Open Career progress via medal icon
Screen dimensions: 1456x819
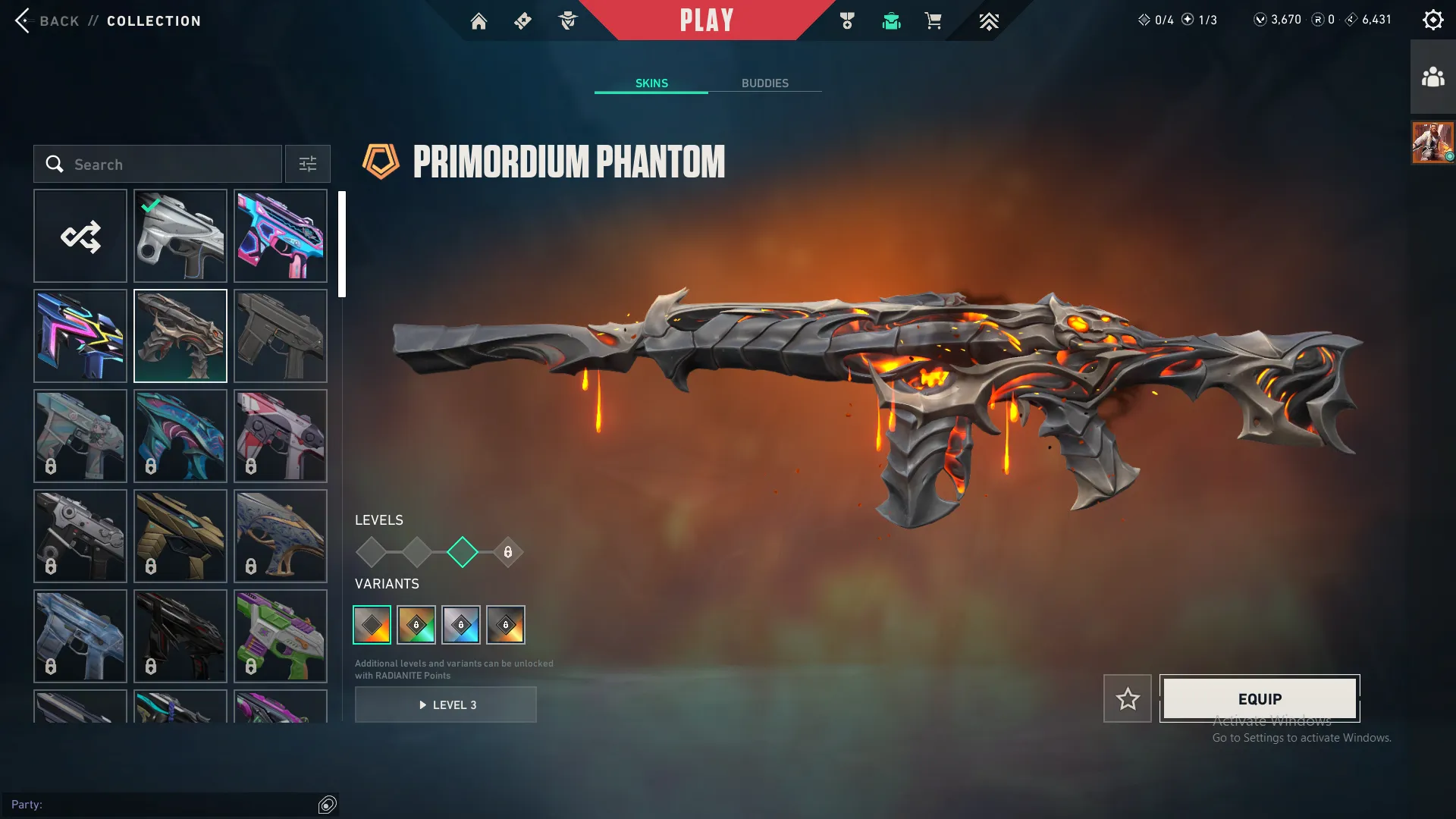click(848, 20)
